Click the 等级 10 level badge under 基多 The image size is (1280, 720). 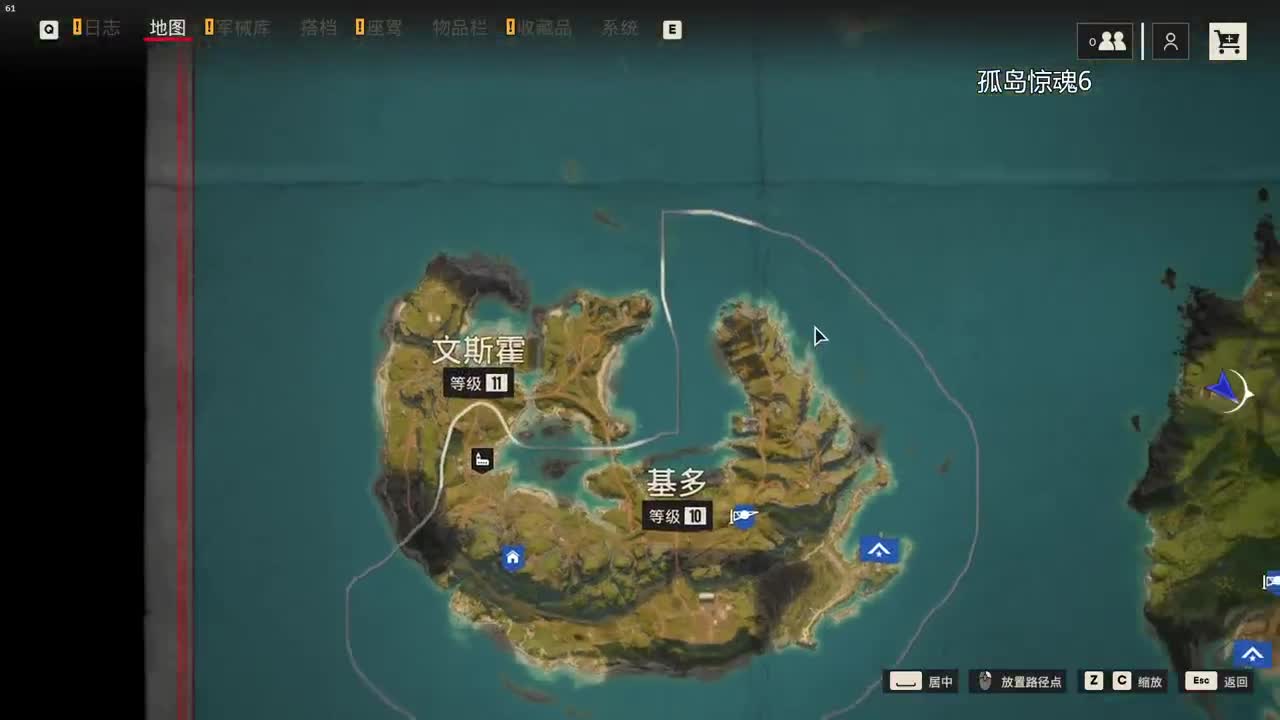(677, 516)
